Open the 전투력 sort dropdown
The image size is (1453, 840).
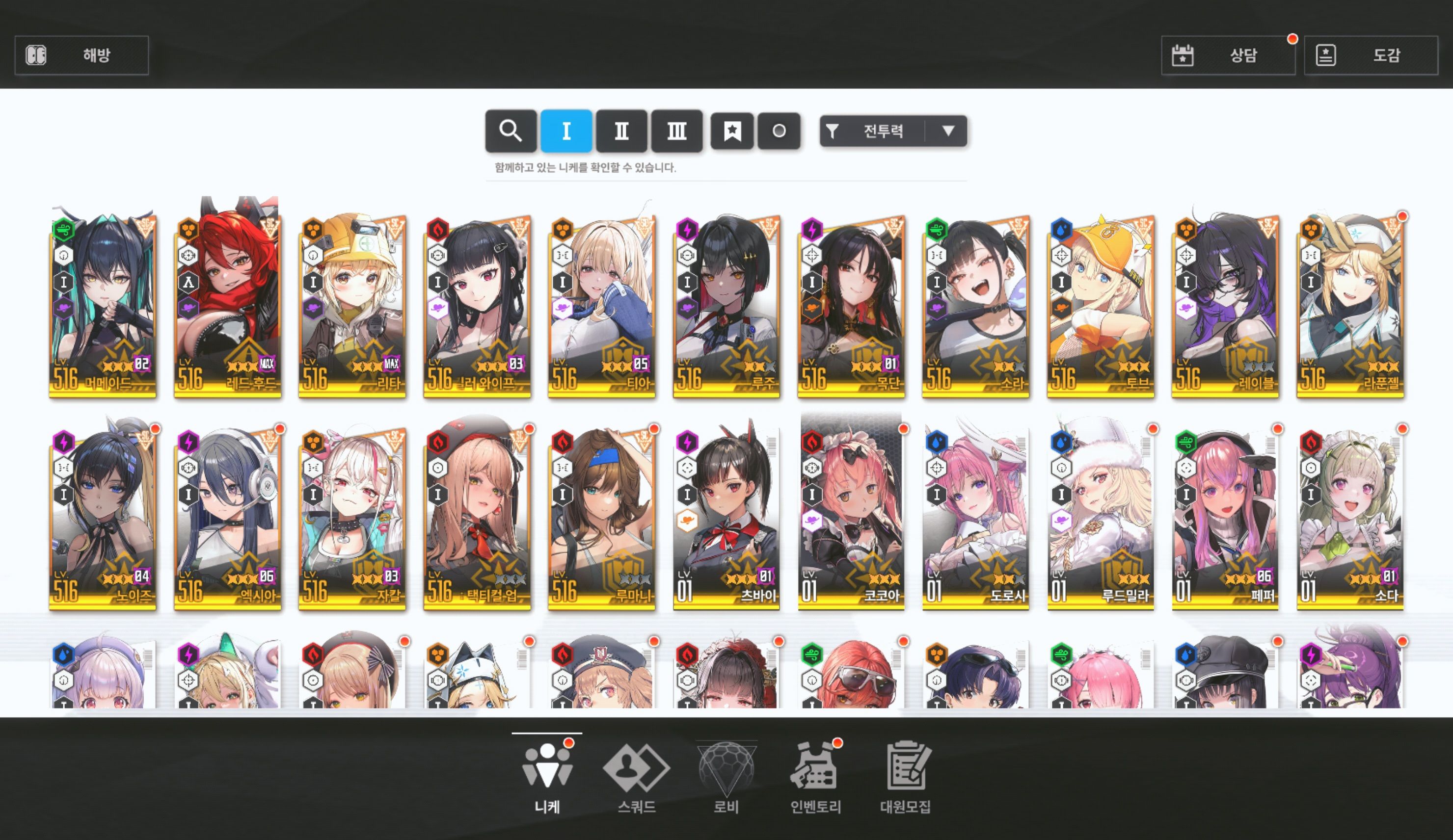[x=892, y=131]
